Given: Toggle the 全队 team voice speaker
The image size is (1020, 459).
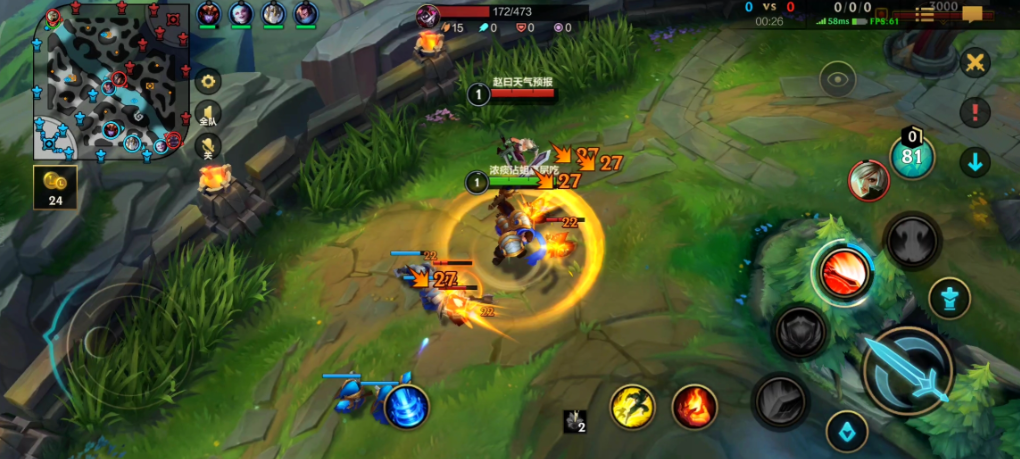Looking at the screenshot, I should click(208, 114).
